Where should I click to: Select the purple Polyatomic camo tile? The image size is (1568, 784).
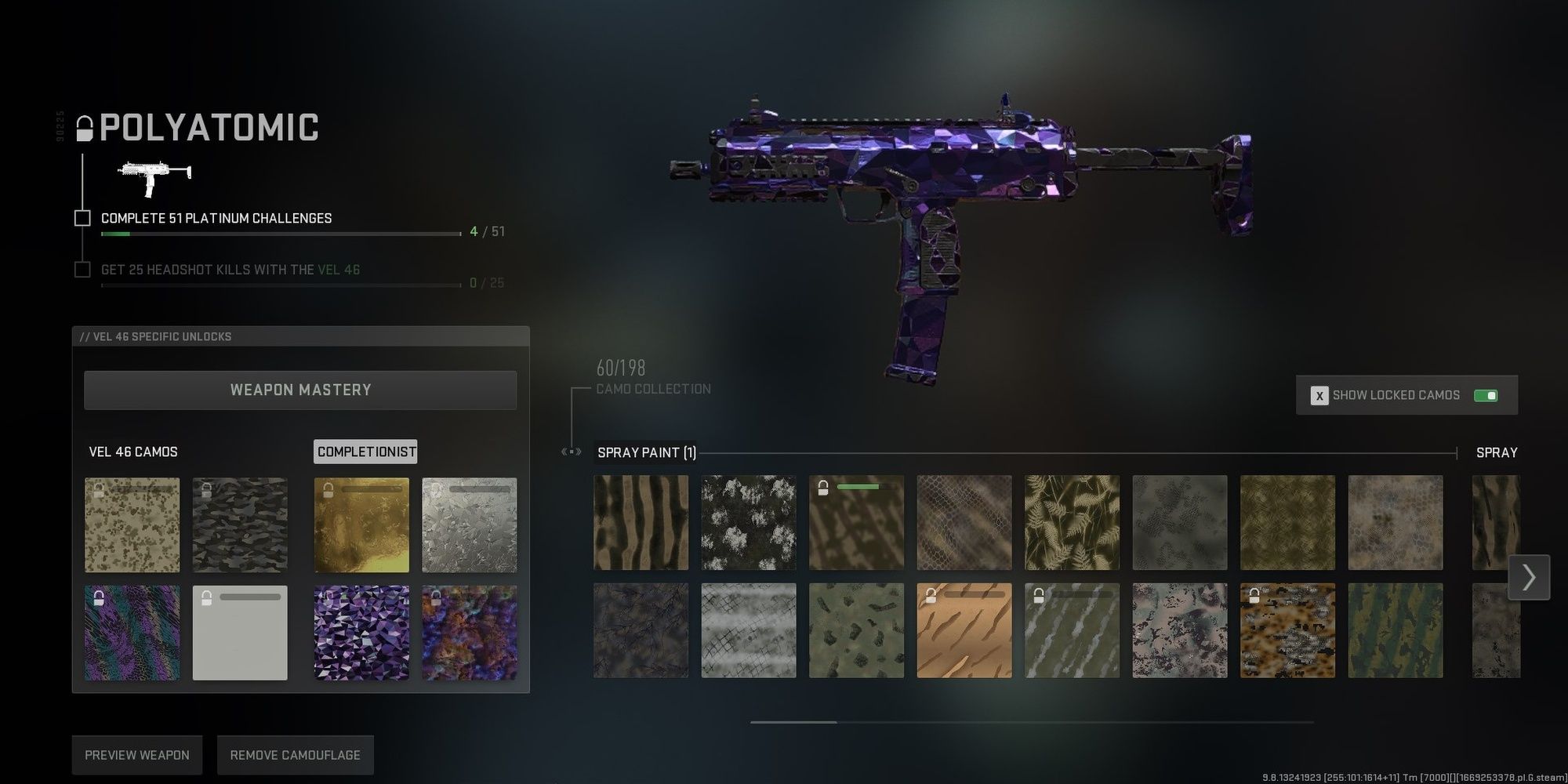pos(361,631)
